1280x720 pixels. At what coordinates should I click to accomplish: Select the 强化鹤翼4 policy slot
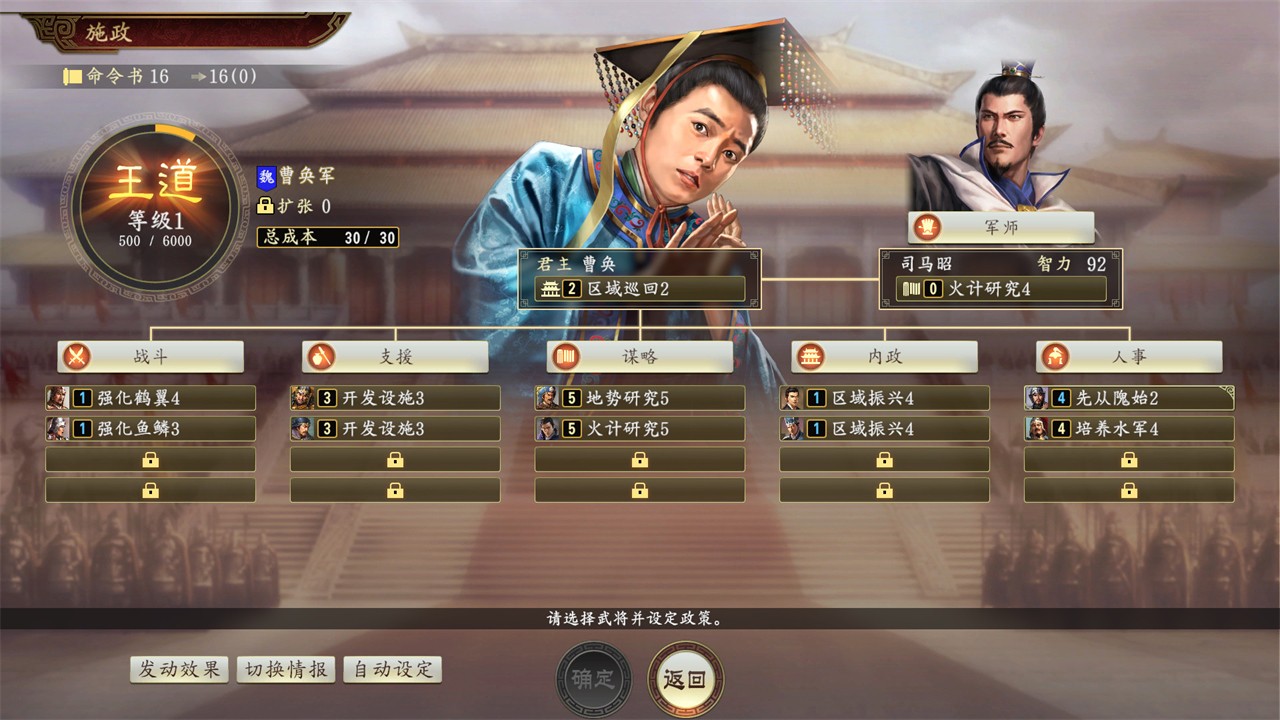click(150, 398)
